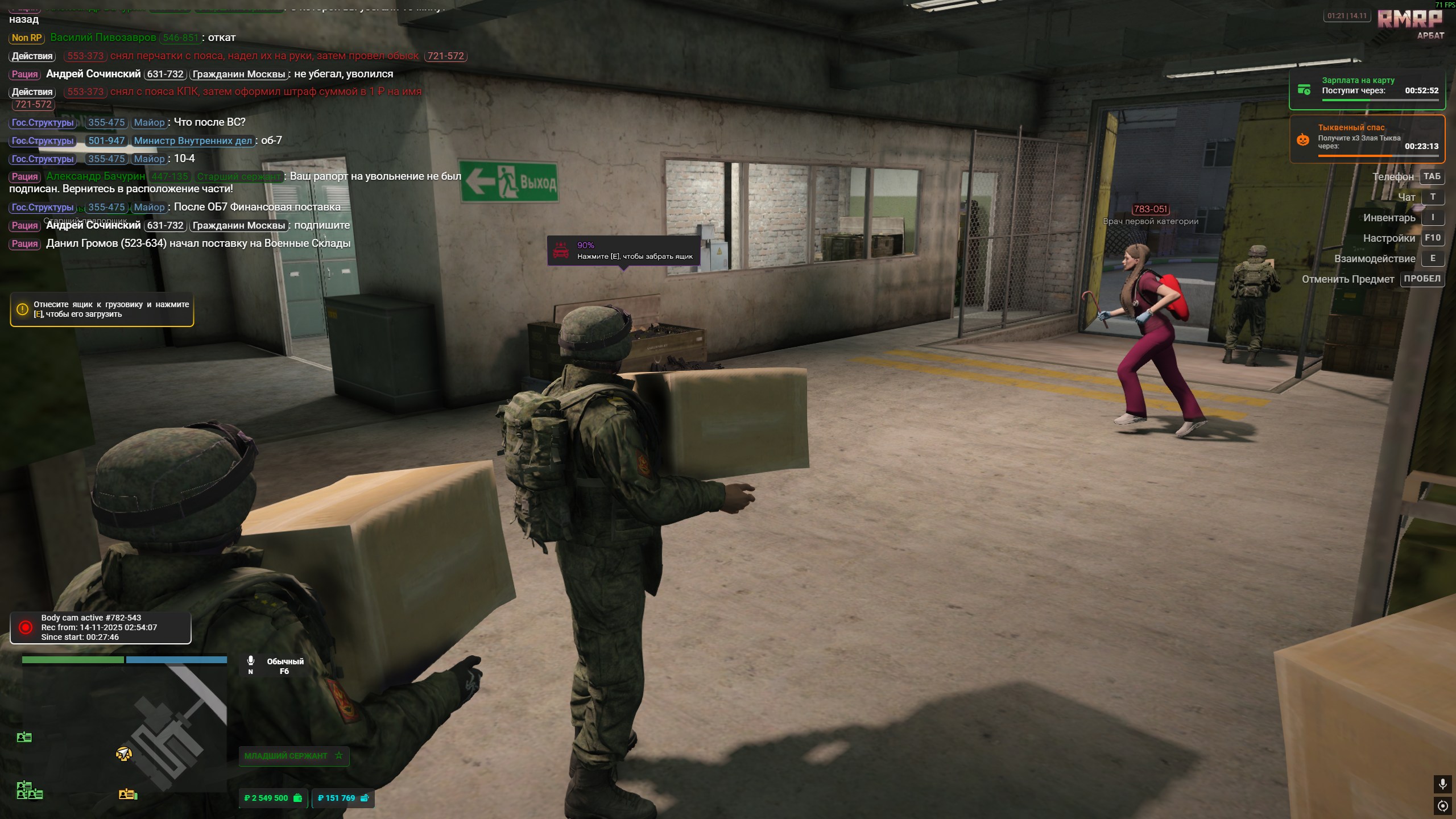This screenshot has height=819, width=1456.
Task: Select the Non RP chat message from Василий Пивозавров
Action: 122,38
